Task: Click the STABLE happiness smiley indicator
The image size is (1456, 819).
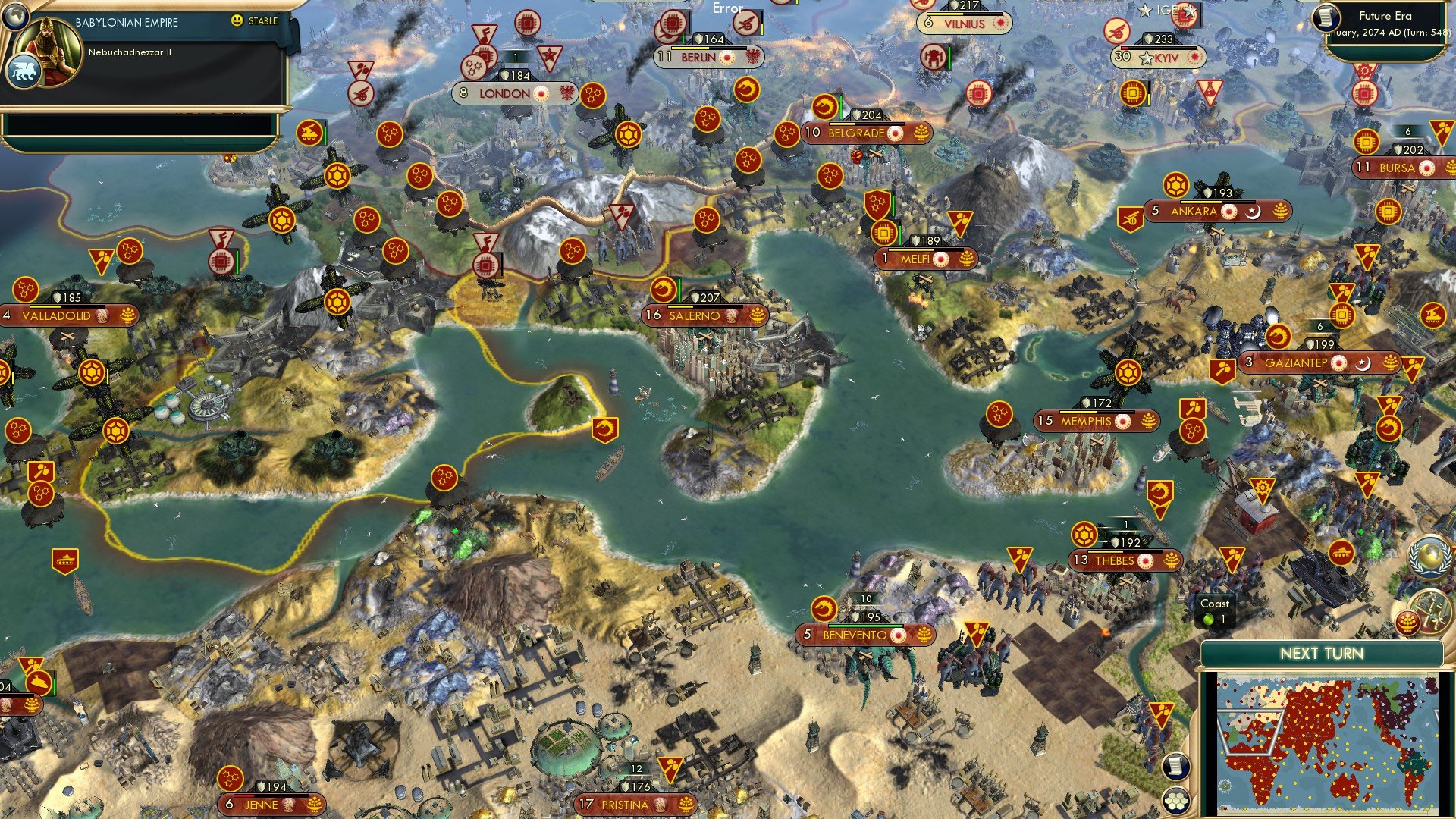Action: [237, 21]
